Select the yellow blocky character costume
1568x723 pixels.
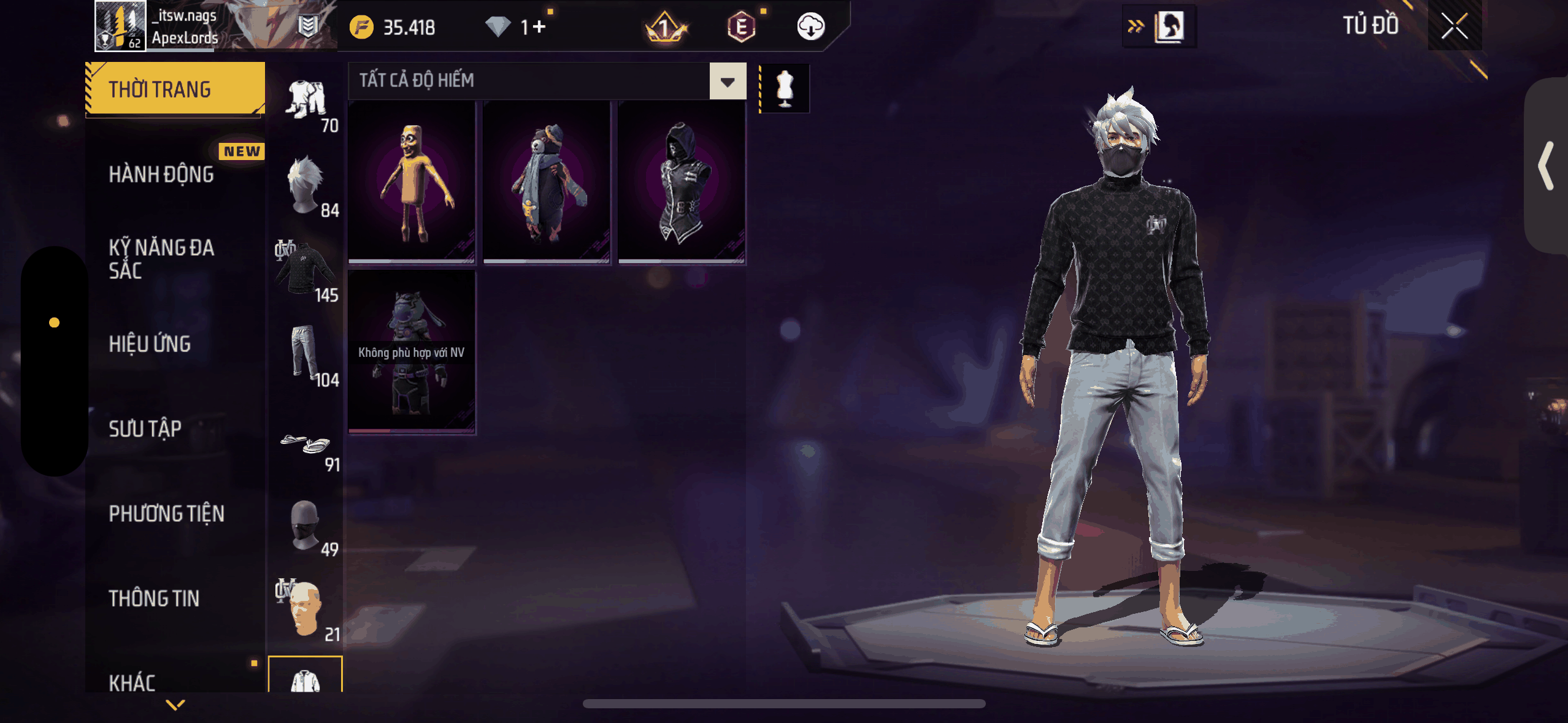(x=412, y=183)
